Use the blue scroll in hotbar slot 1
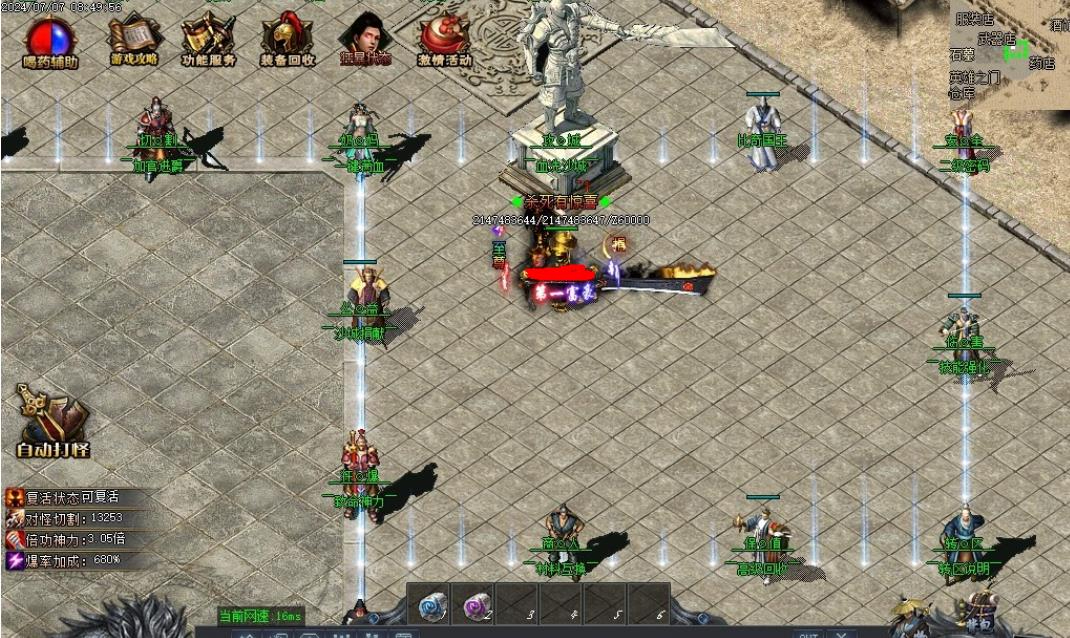The height and width of the screenshot is (638, 1070). (431, 606)
